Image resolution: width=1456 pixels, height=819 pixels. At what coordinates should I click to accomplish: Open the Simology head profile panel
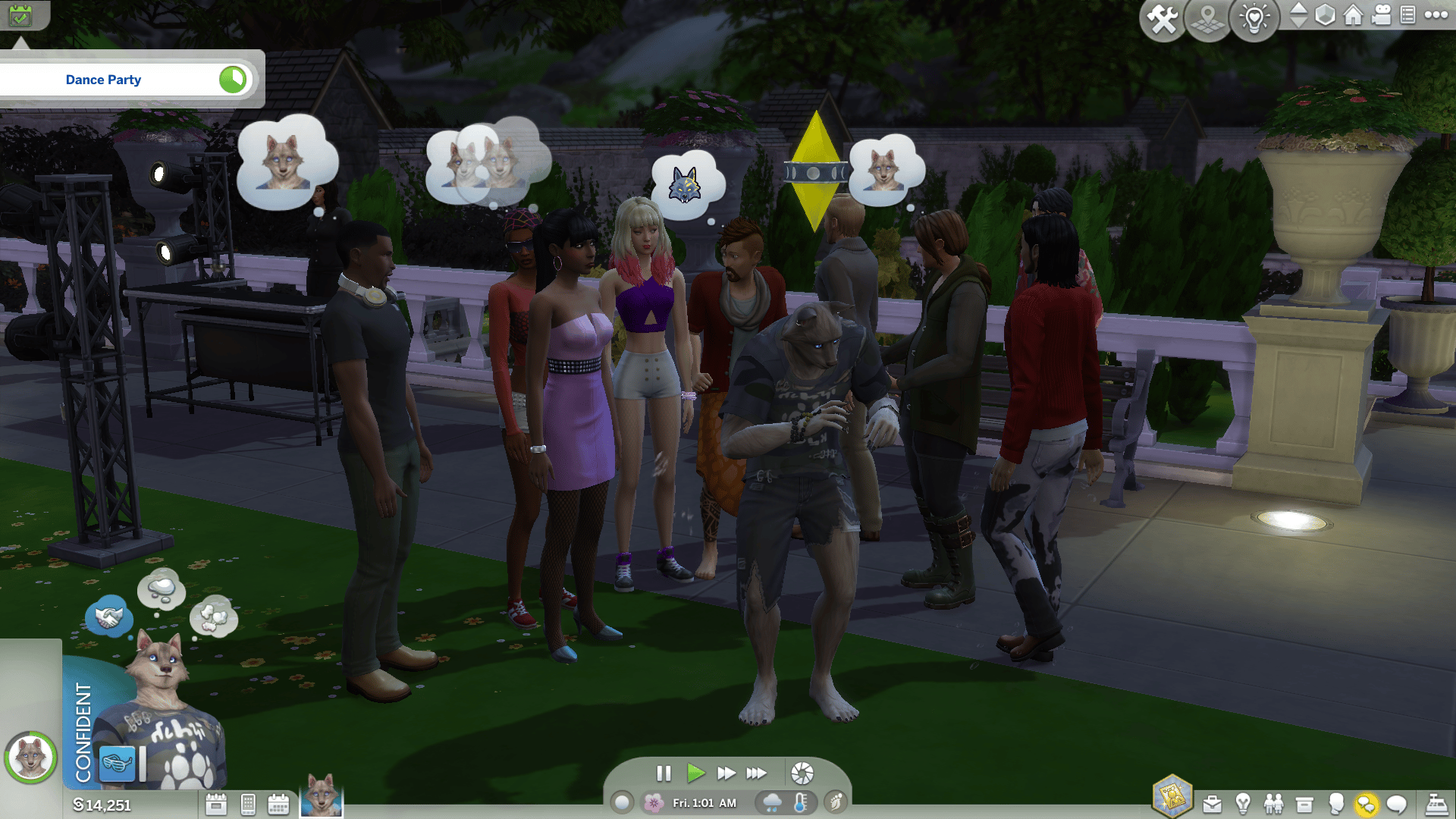[x=1335, y=804]
